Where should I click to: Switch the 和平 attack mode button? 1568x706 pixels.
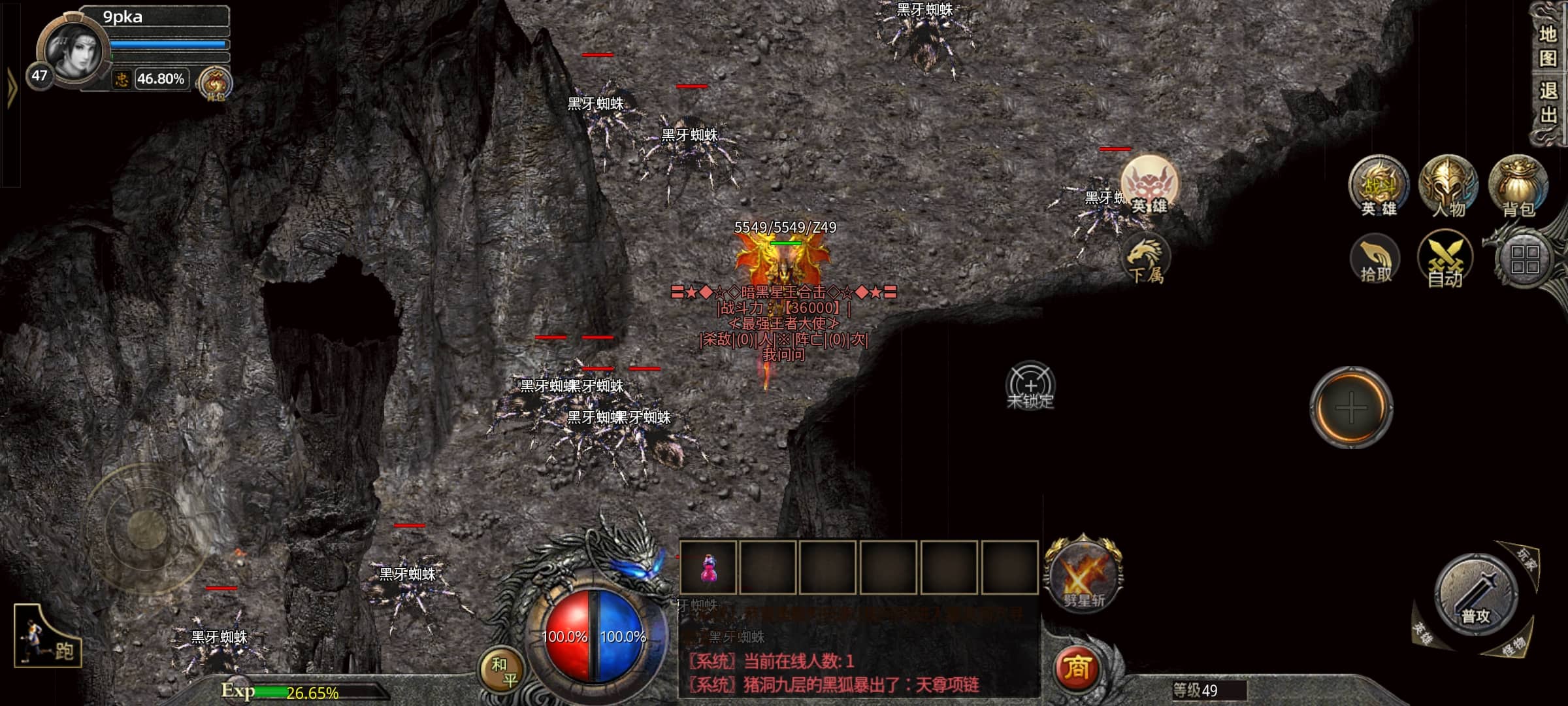[503, 671]
